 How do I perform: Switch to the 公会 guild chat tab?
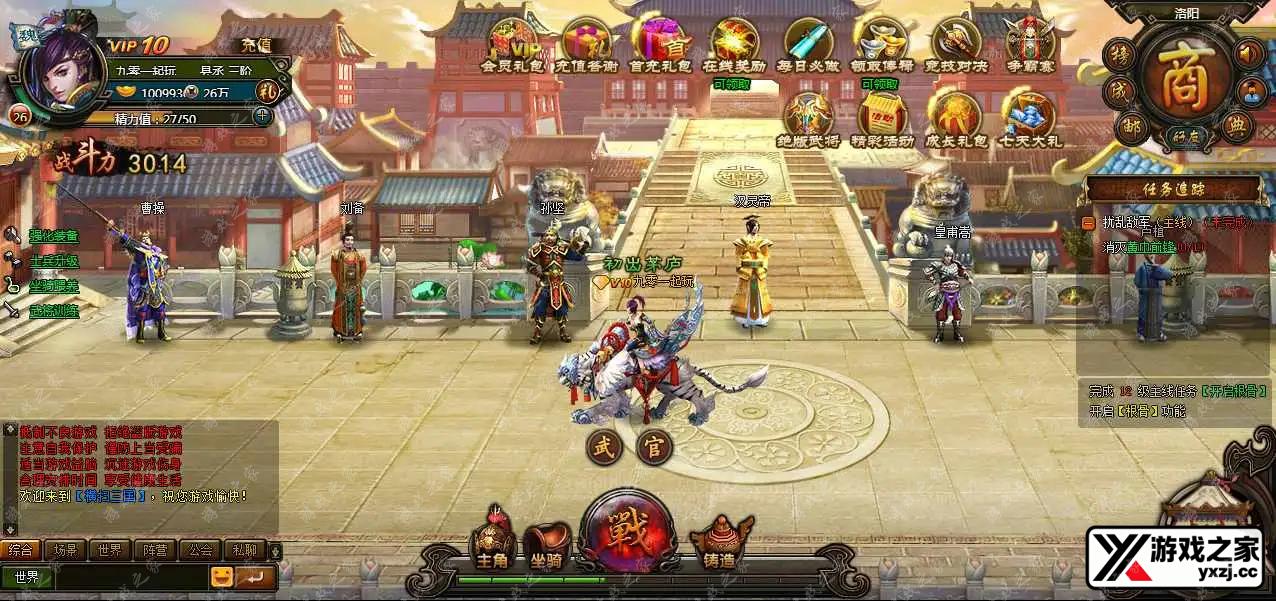[201, 550]
